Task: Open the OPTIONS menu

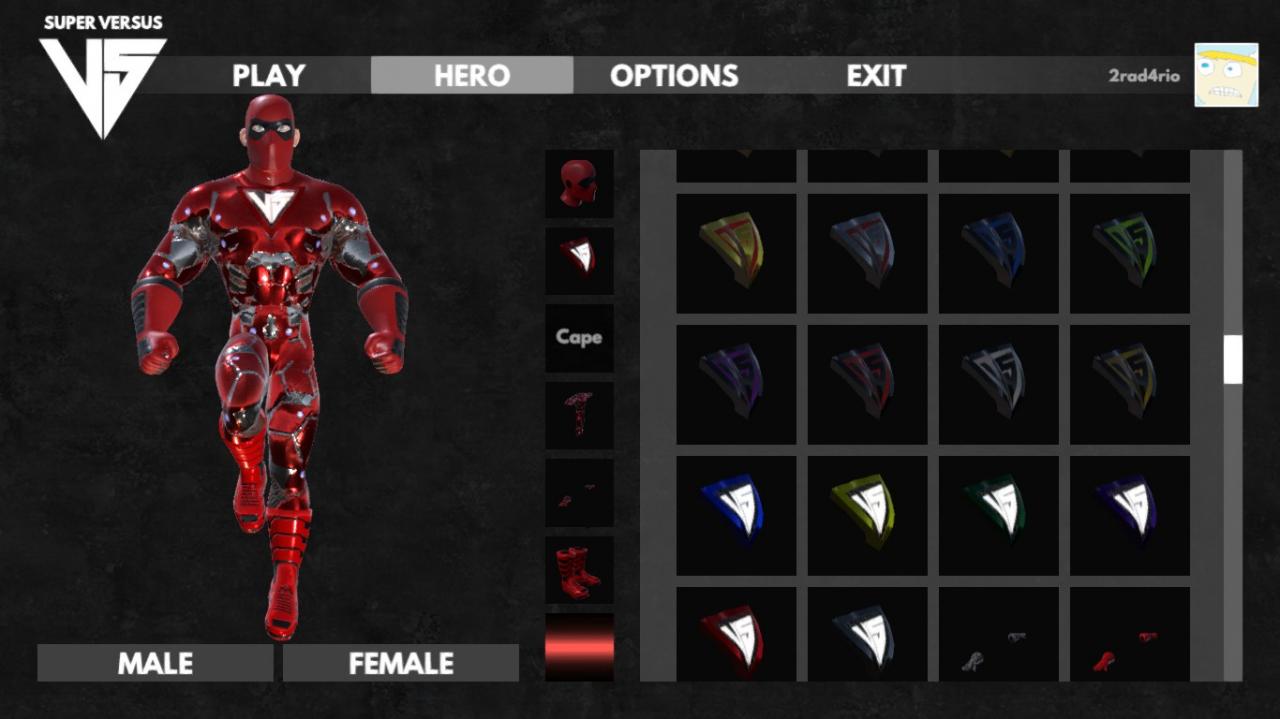Action: pos(674,76)
